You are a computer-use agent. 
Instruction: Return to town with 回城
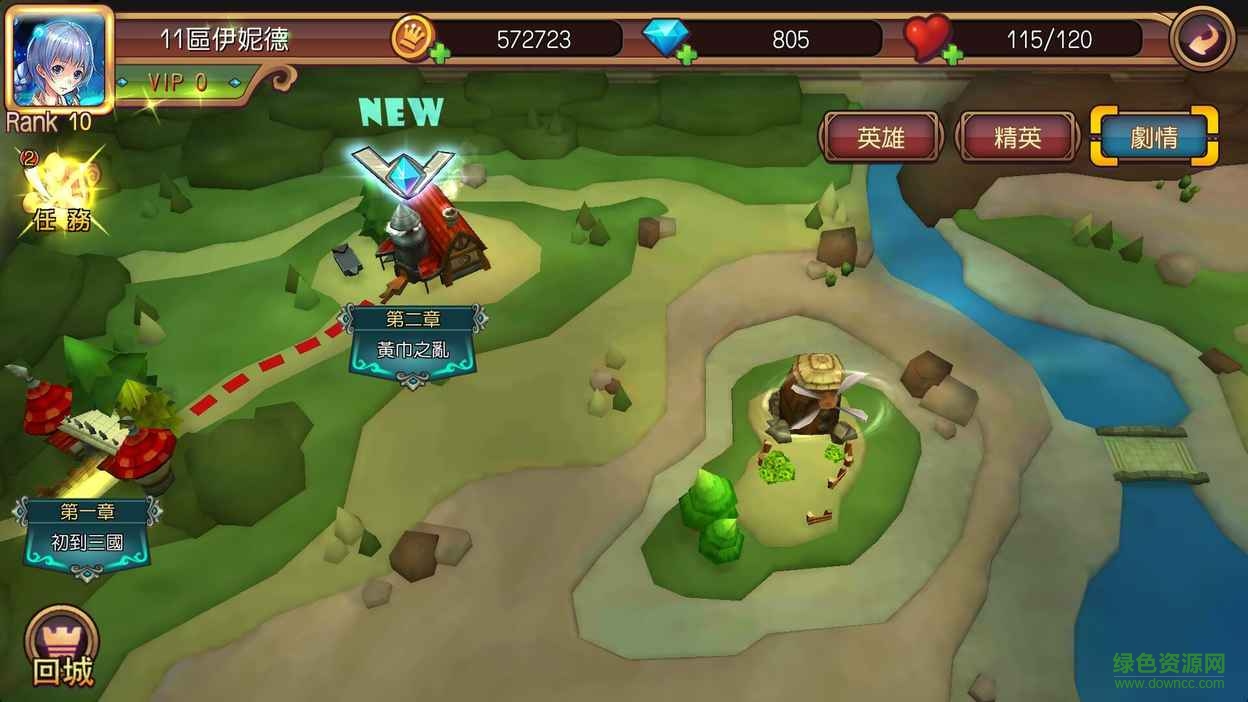coord(62,648)
